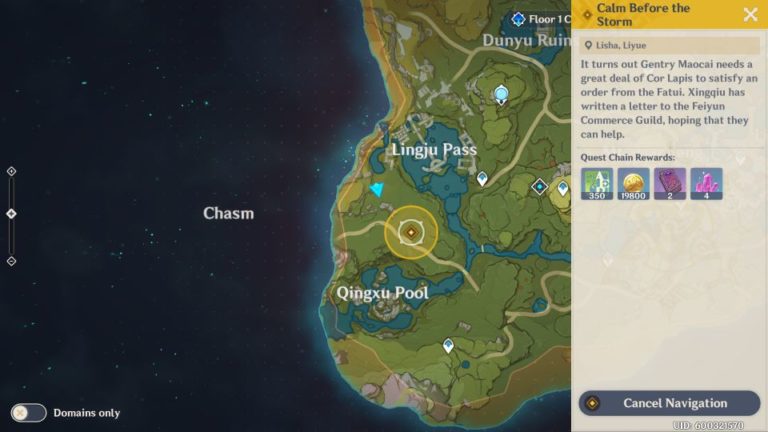Inspect the Adventure EXP 350 reward
Screen dimensions: 768x432
(596, 183)
